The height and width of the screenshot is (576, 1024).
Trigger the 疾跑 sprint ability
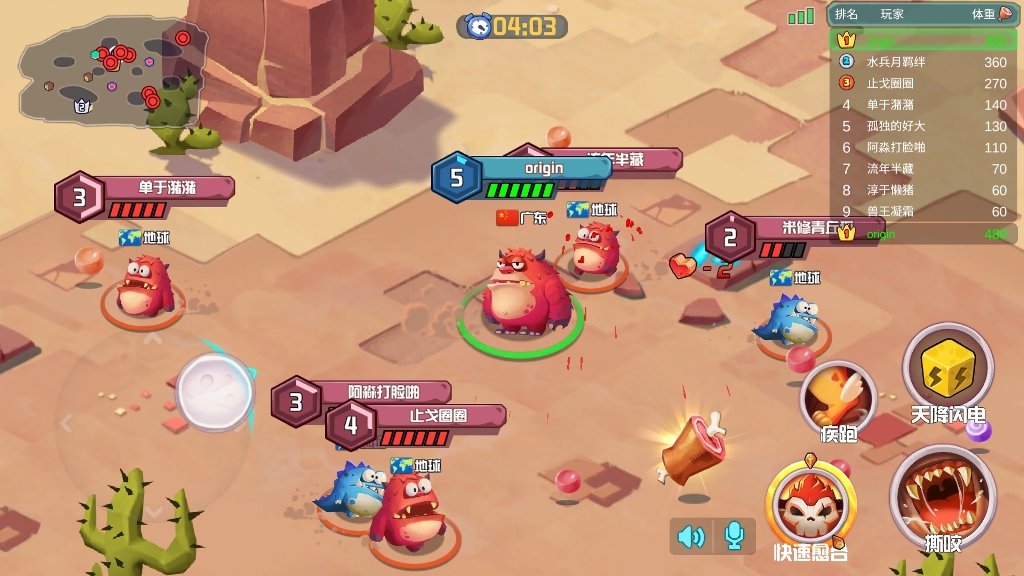(838, 398)
